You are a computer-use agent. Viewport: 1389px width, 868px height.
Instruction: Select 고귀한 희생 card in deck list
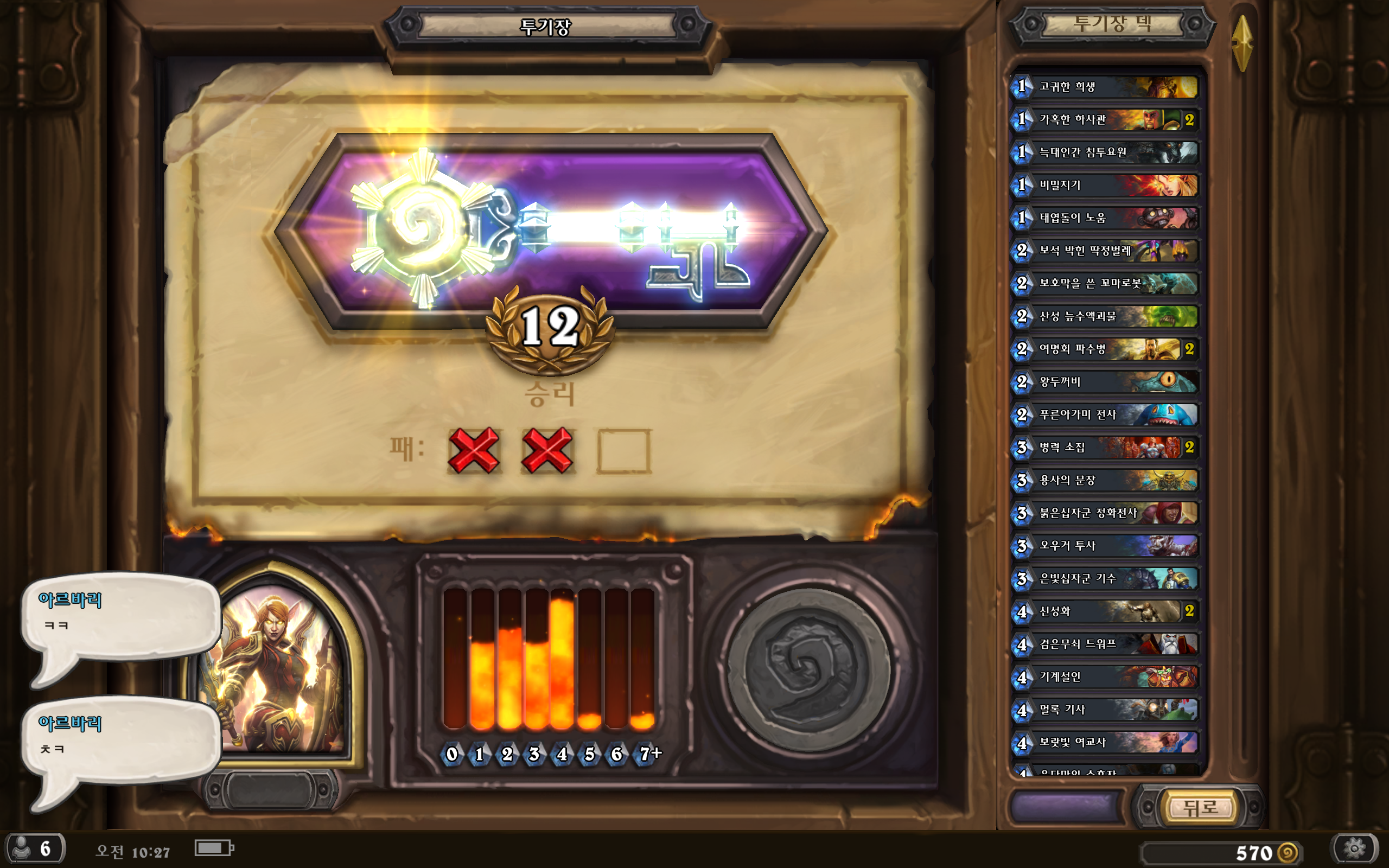tap(1104, 87)
